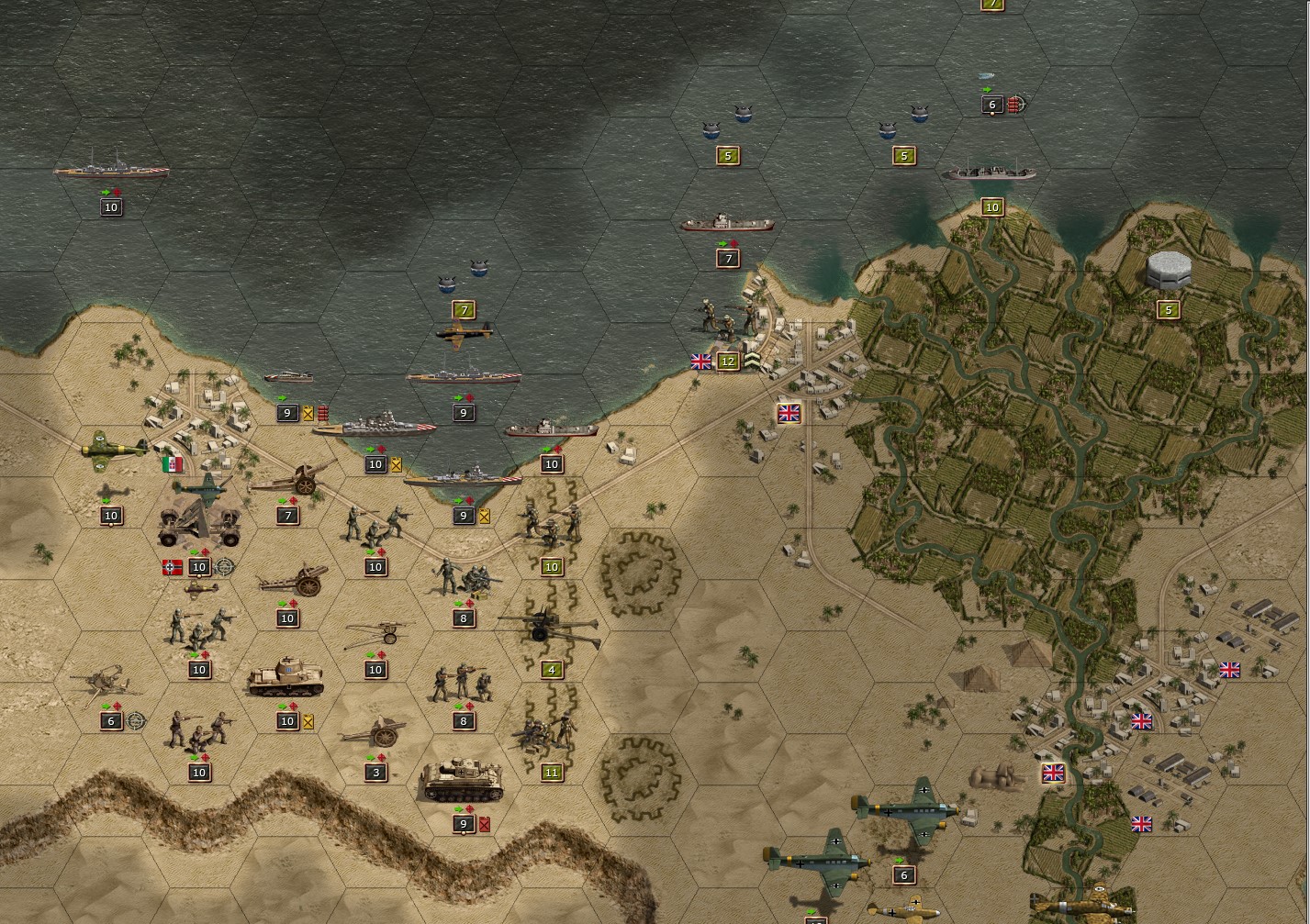Select the Italian M13/40 tank
Screen dimensions: 1310x924
coord(285,674)
